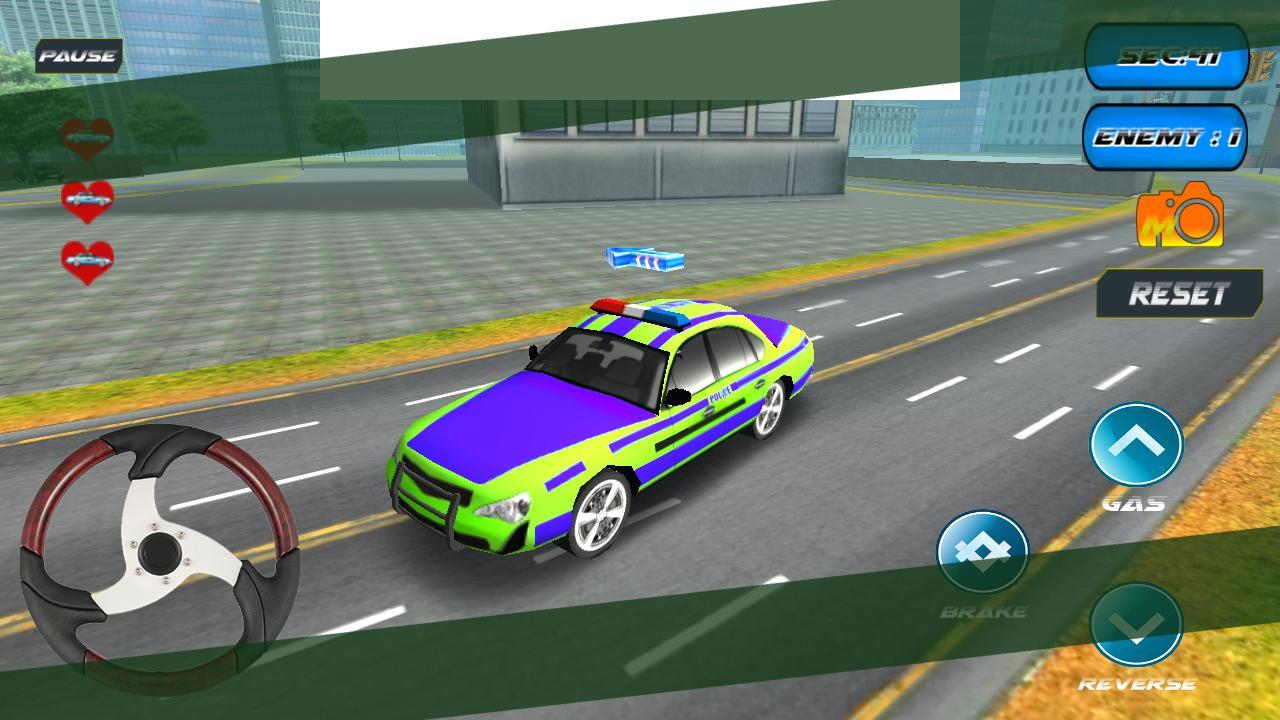
Task: Tap the topmost heart life icon
Action: click(x=88, y=135)
